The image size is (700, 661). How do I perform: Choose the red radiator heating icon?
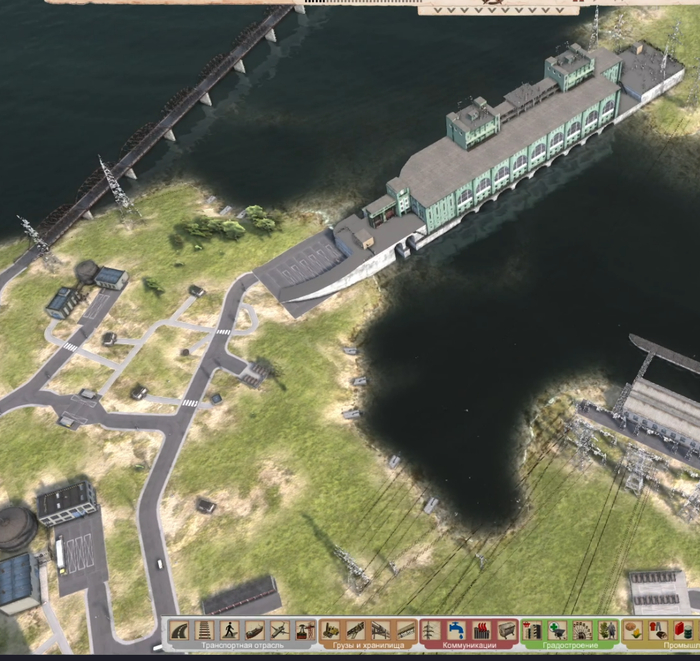tap(481, 630)
